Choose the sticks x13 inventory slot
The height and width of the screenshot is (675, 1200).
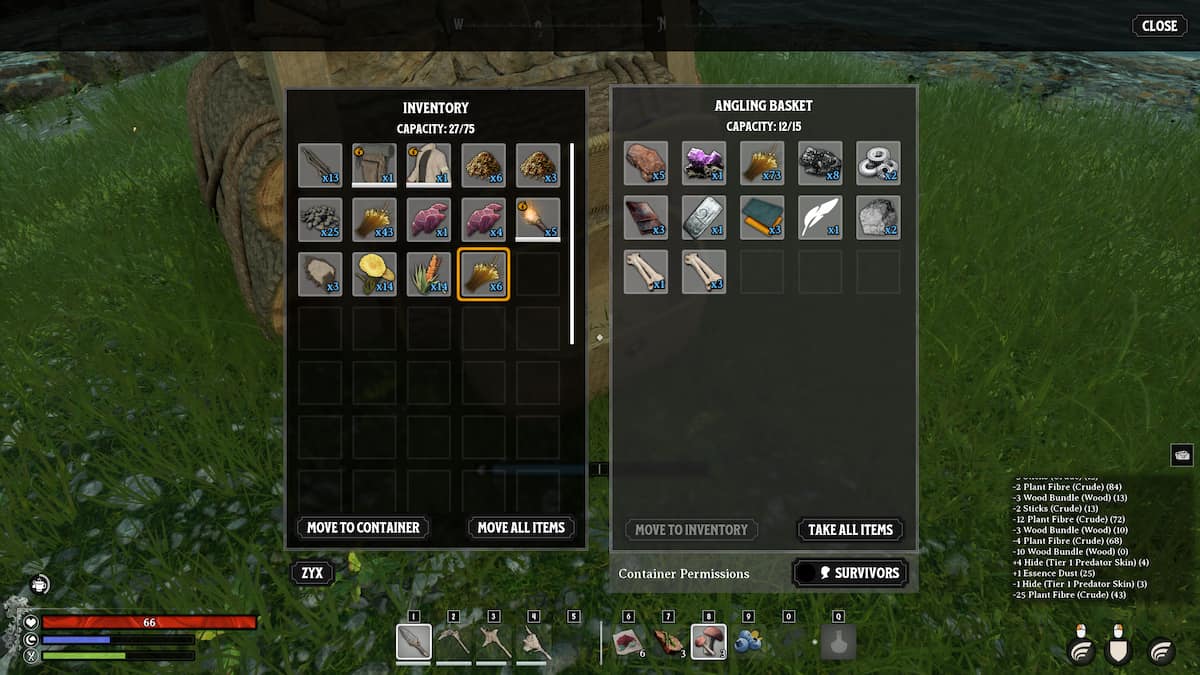[x=320, y=165]
